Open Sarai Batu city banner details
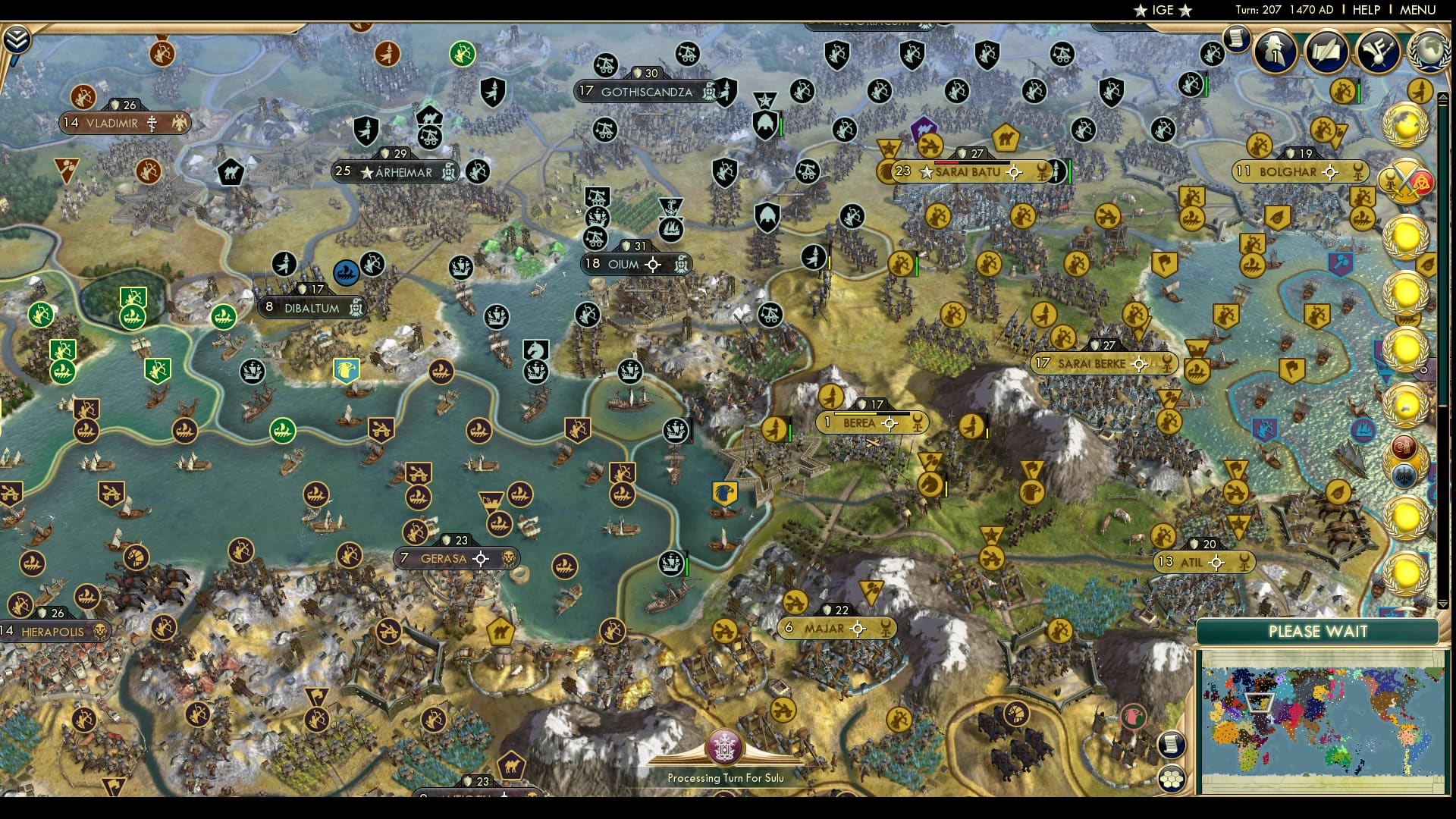This screenshot has height=819, width=1456. [x=972, y=171]
